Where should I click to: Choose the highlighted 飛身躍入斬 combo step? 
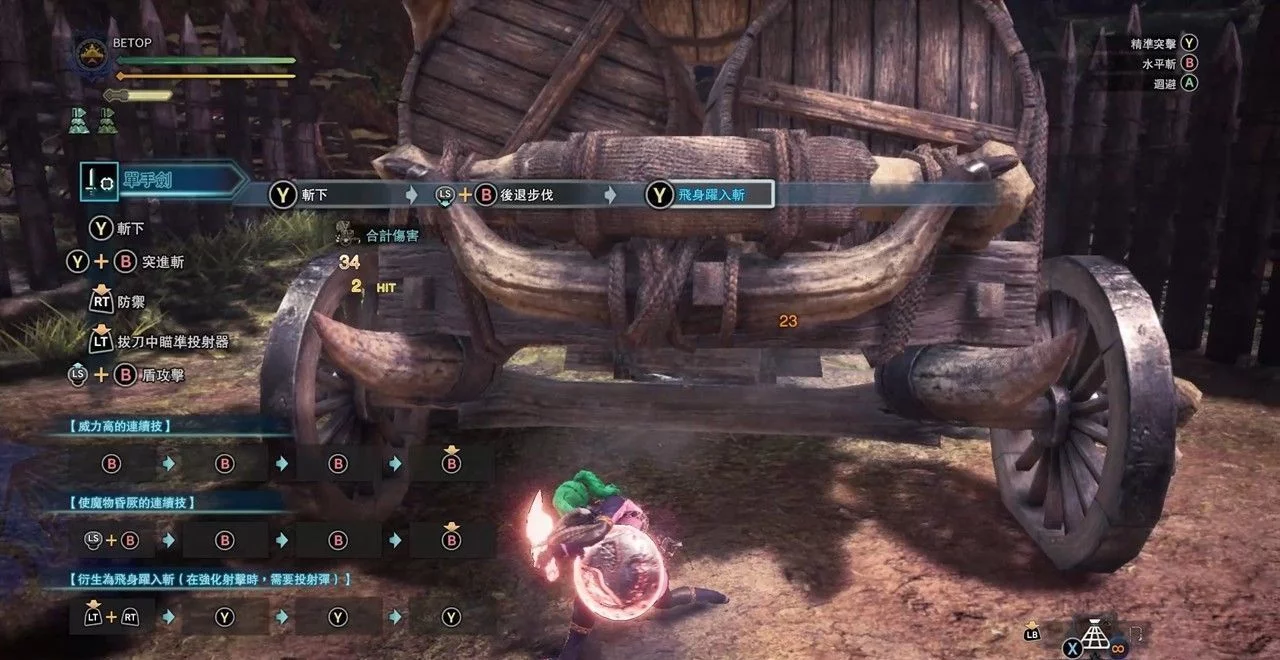point(708,195)
